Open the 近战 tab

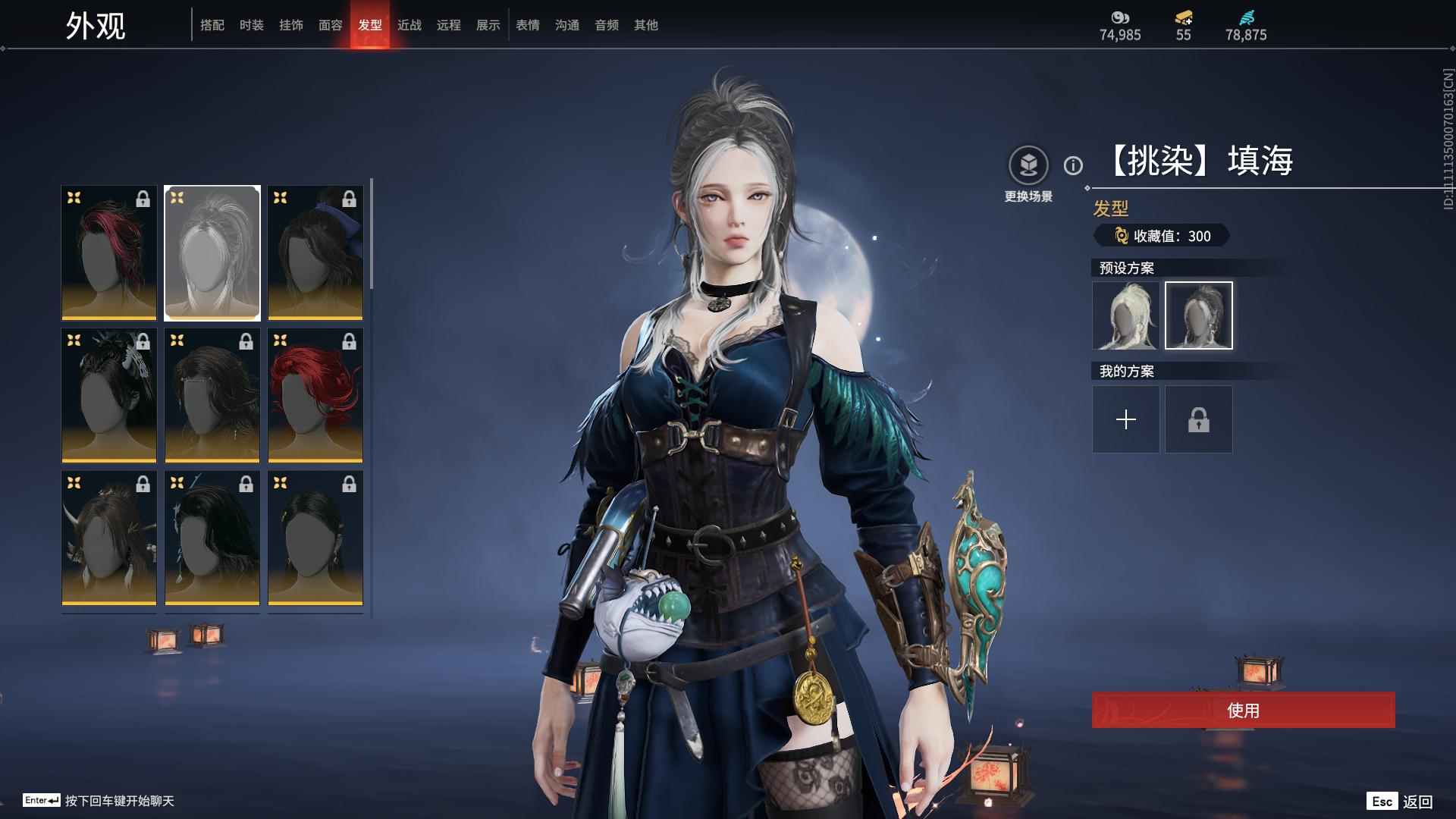point(409,25)
